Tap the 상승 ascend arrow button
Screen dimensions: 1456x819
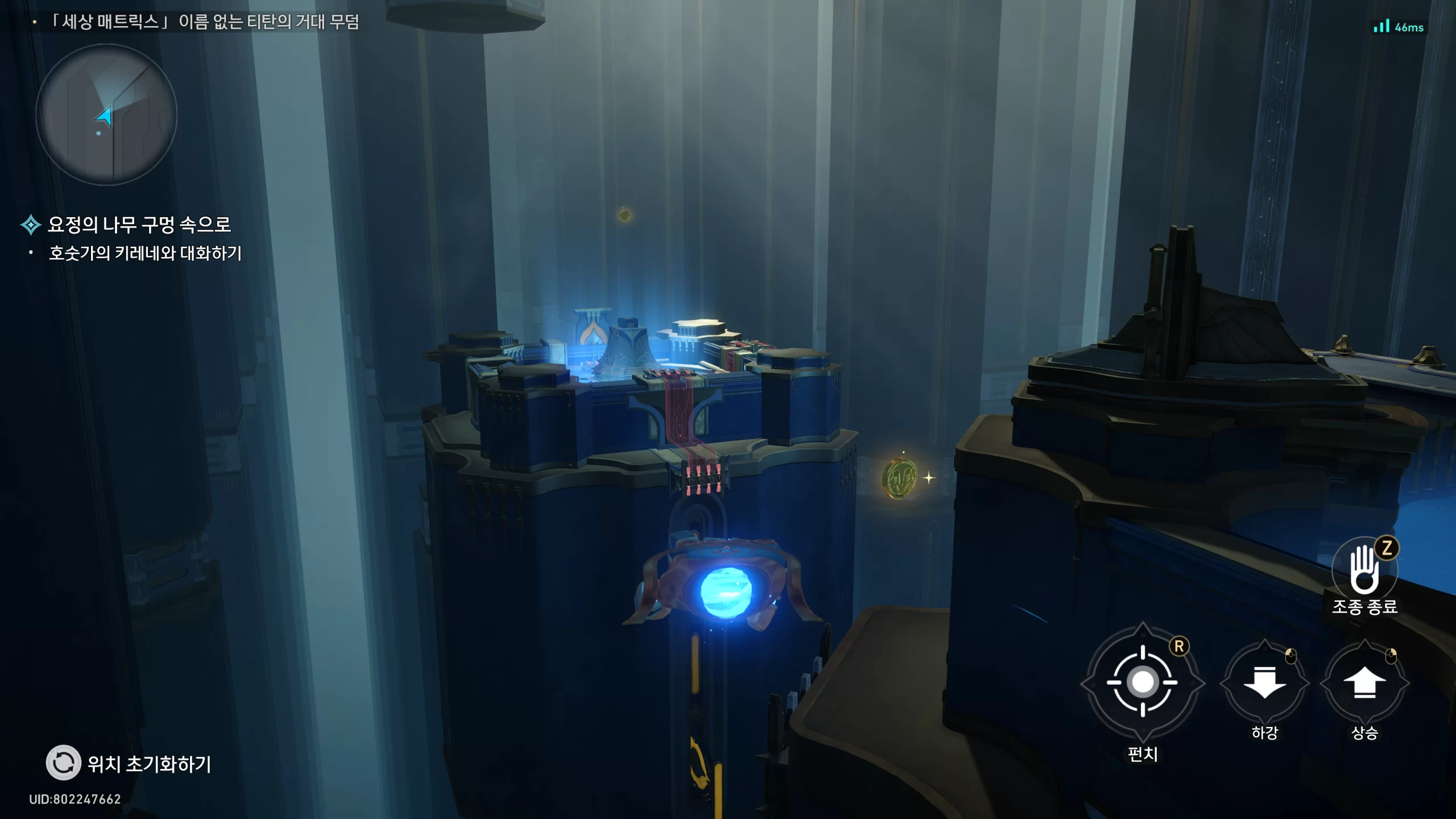pyautogui.click(x=1364, y=682)
